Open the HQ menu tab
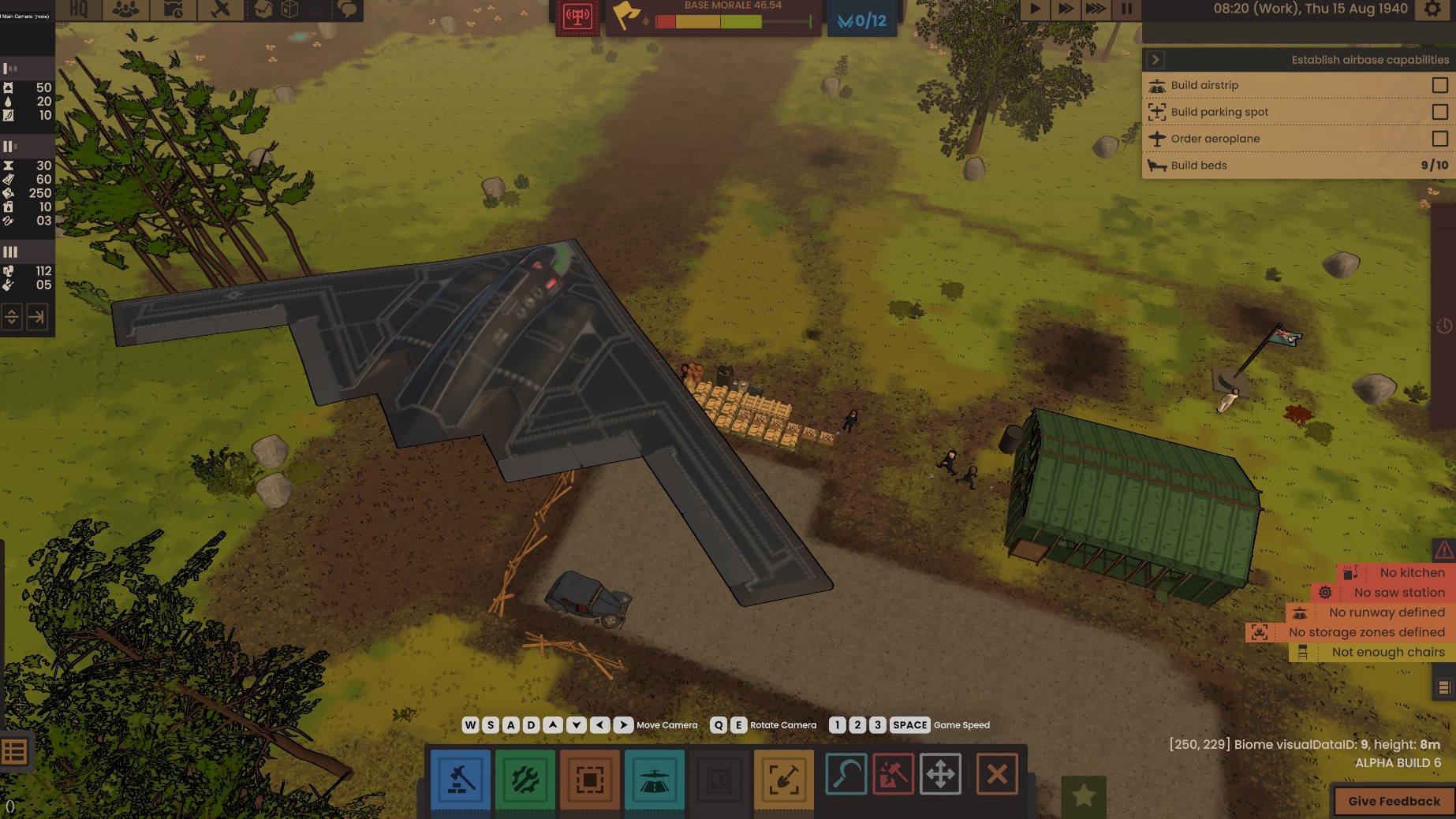The width and height of the screenshot is (1456, 819). click(79, 9)
